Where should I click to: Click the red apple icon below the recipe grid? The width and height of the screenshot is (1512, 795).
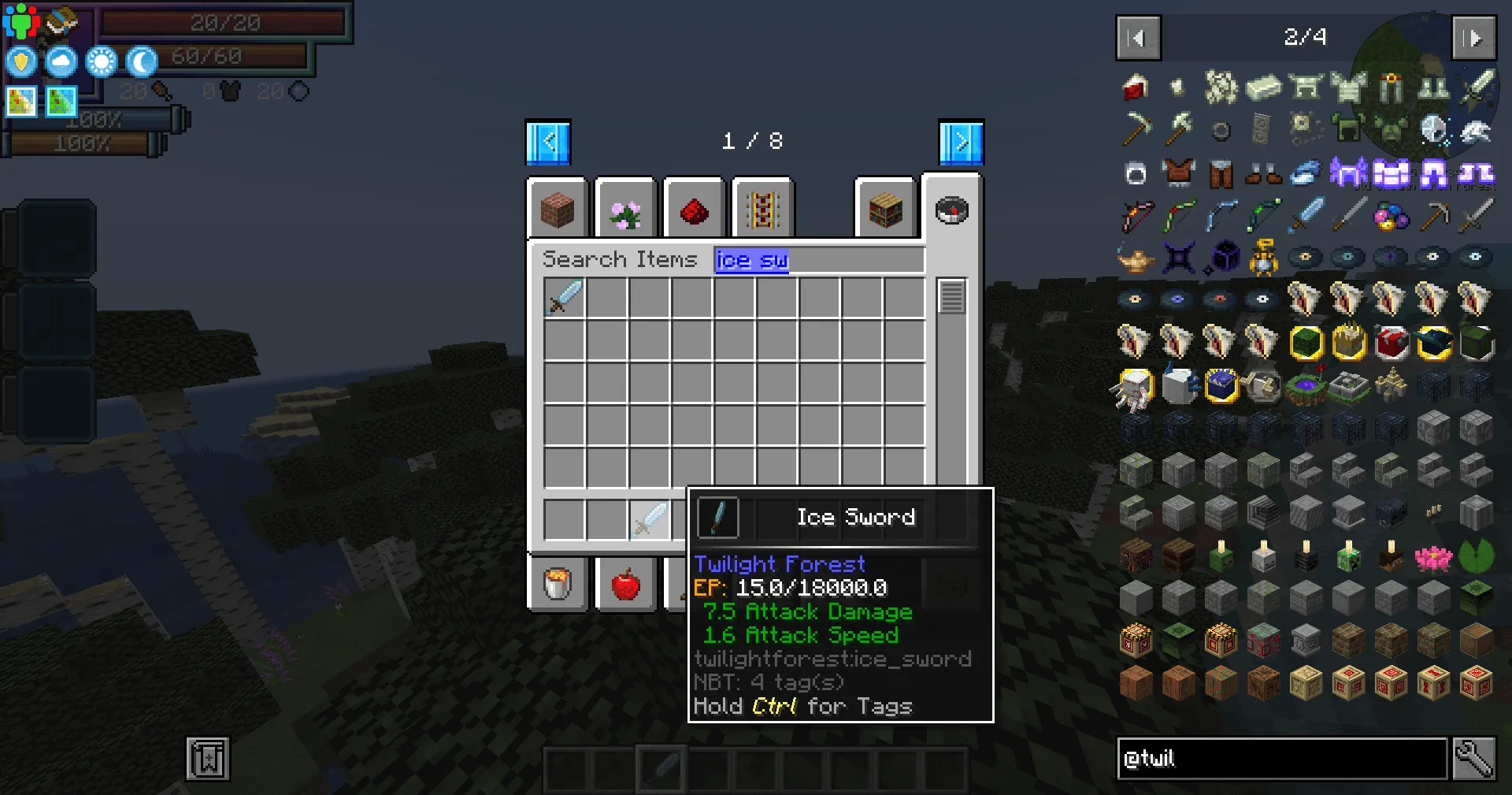pyautogui.click(x=625, y=583)
